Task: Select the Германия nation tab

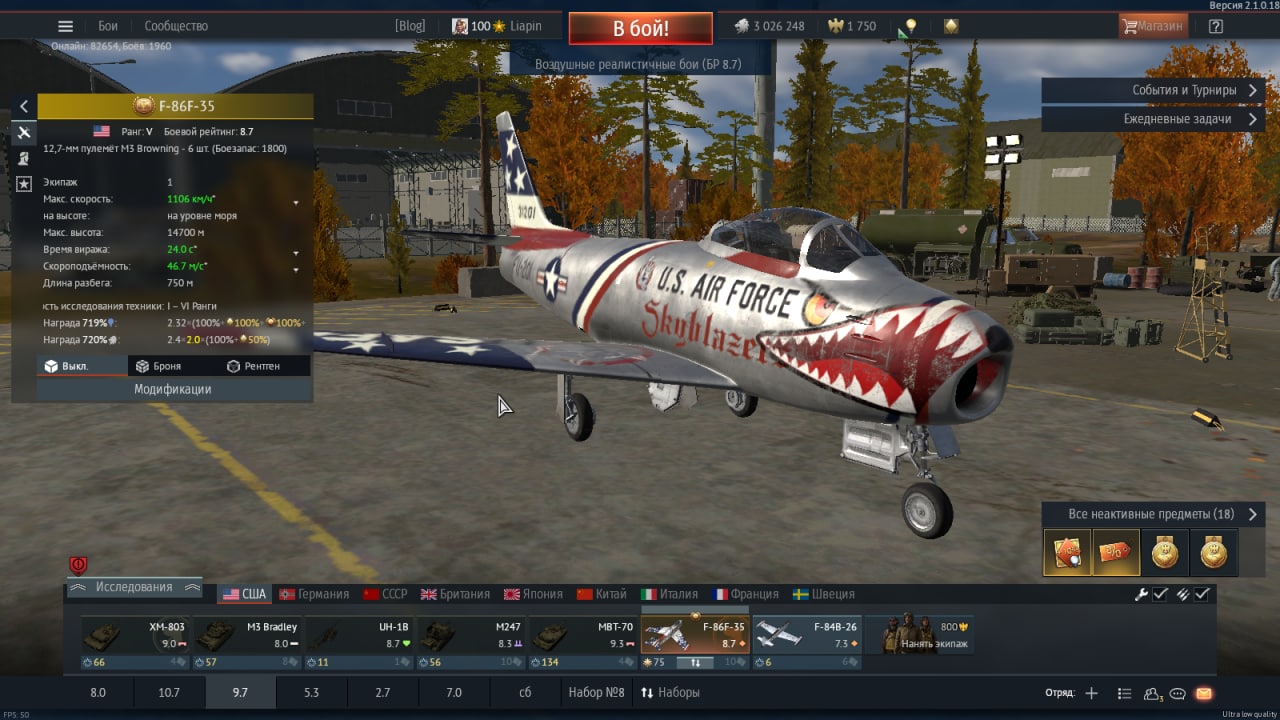Action: [314, 594]
